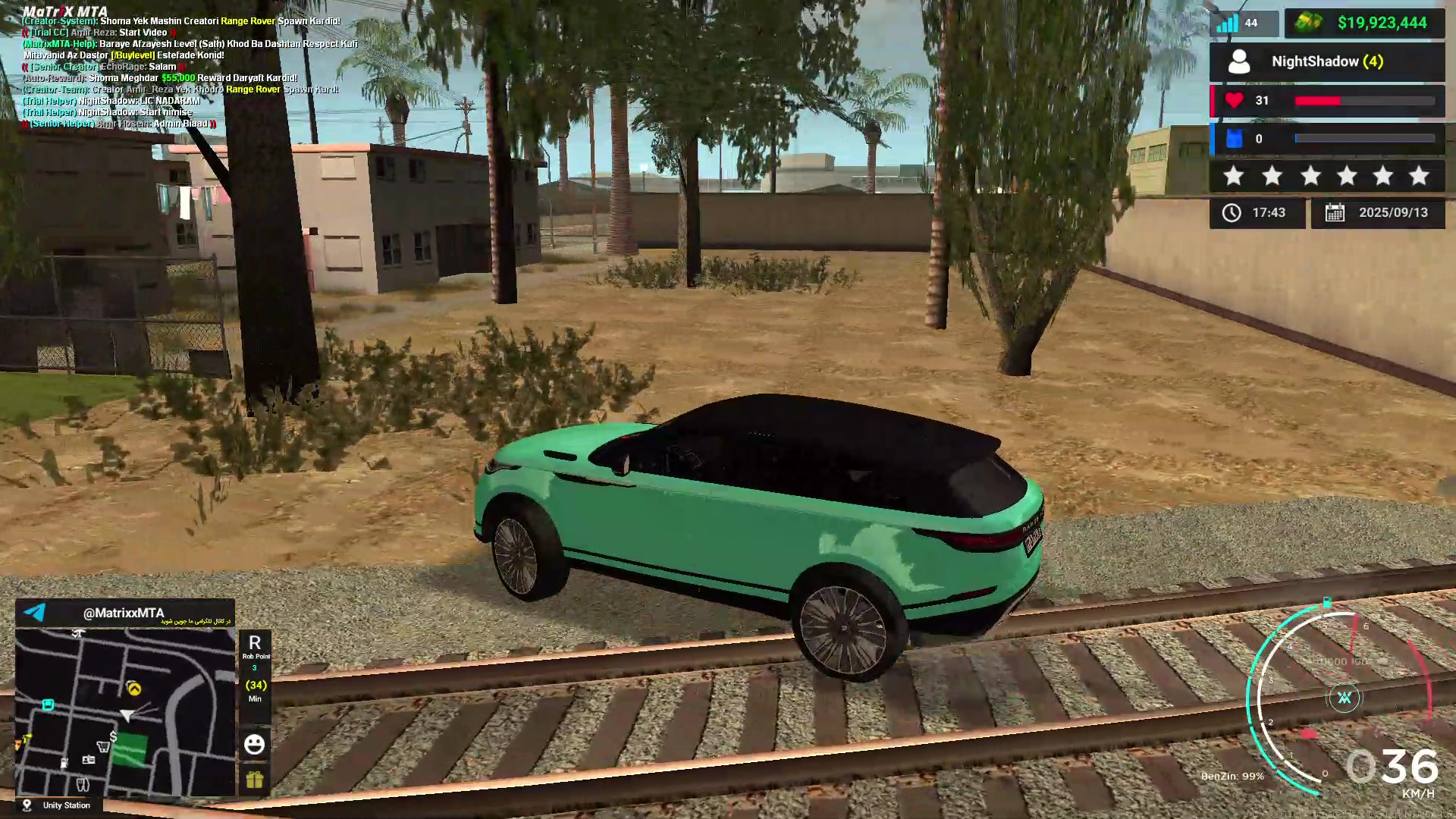Click the cash stack money icon
Image resolution: width=1456 pixels, height=819 pixels.
pos(1307,23)
